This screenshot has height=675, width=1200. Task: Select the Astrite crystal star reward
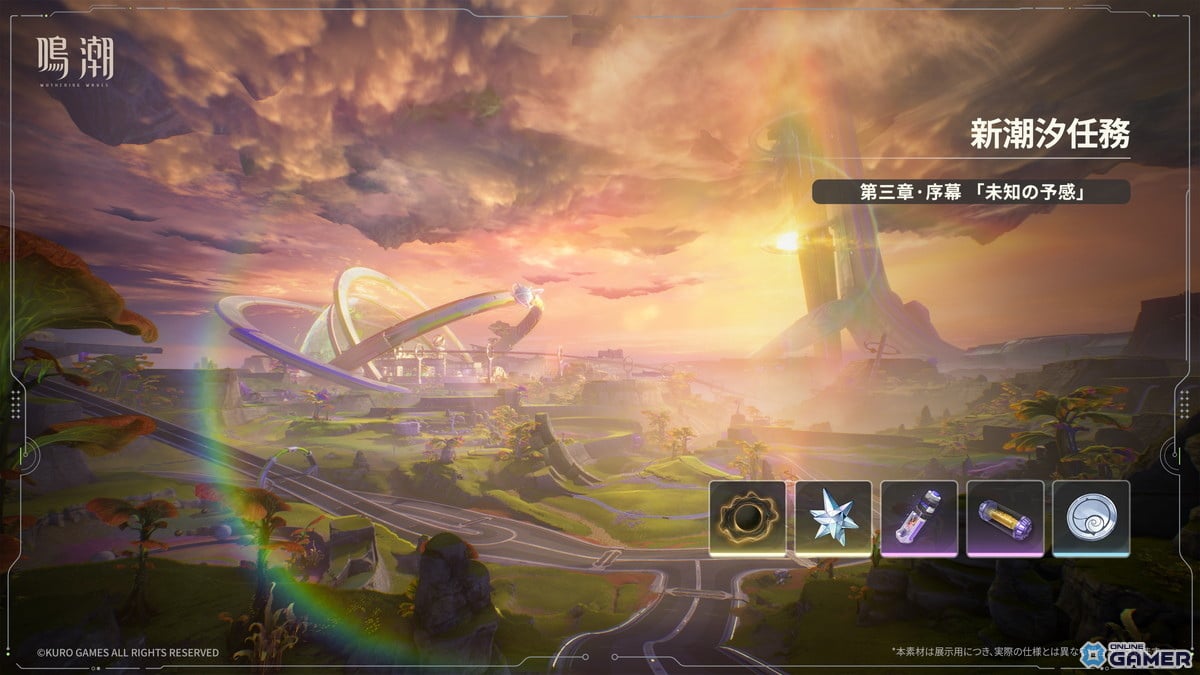point(833,517)
